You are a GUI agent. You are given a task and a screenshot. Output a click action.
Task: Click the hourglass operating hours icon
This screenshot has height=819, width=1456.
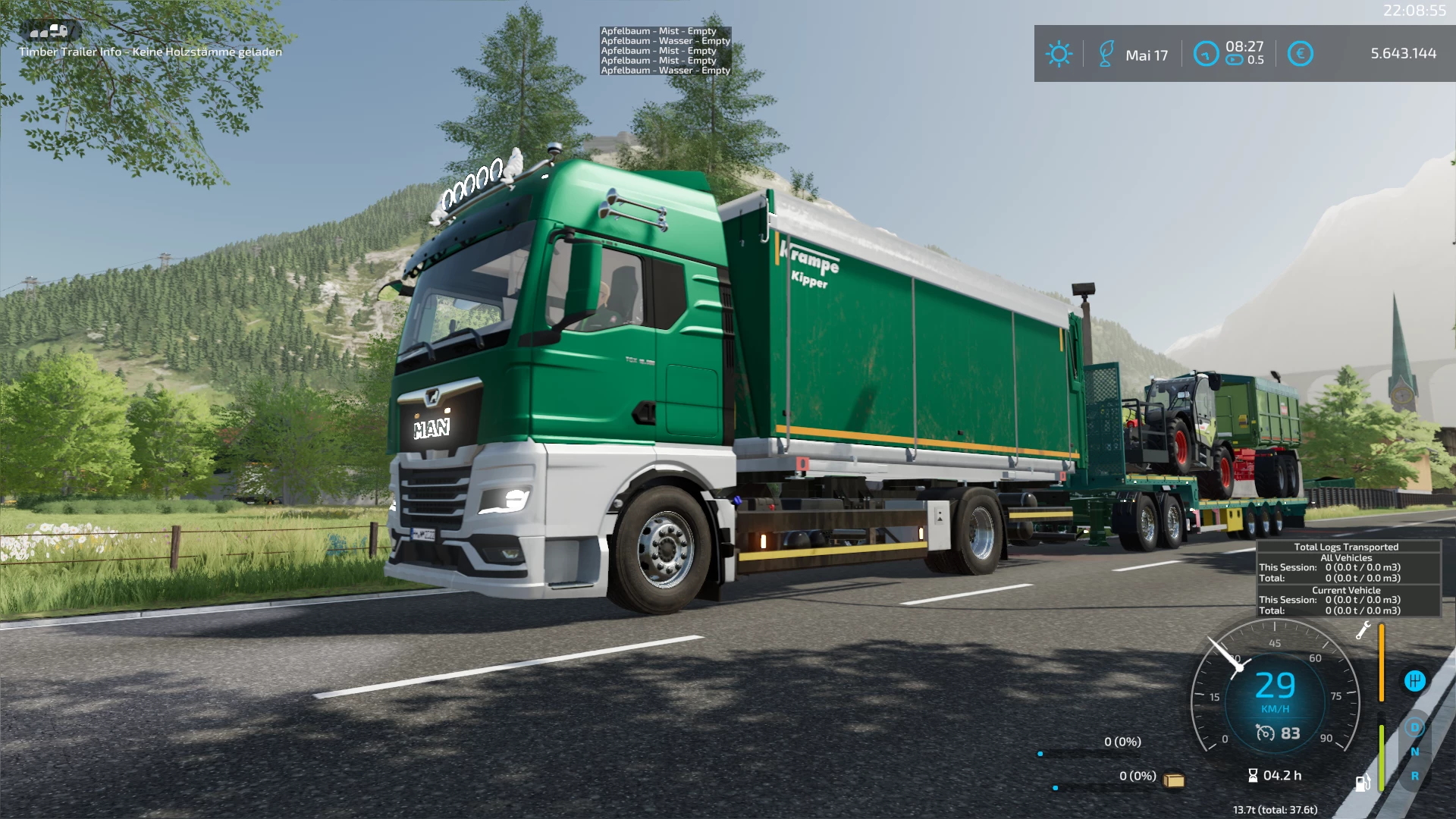[1254, 776]
